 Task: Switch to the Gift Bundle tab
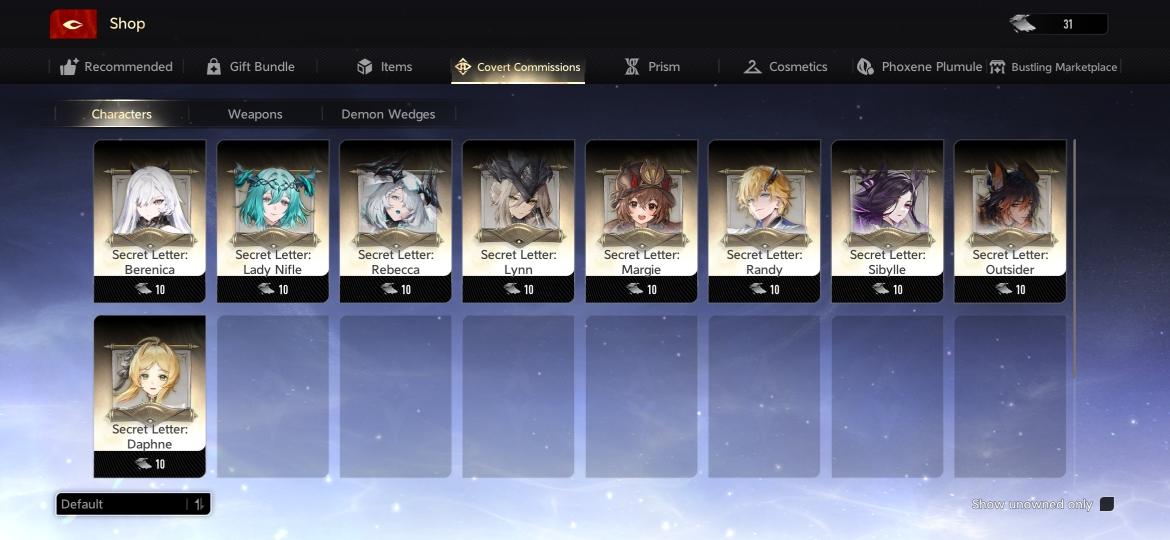coord(250,67)
